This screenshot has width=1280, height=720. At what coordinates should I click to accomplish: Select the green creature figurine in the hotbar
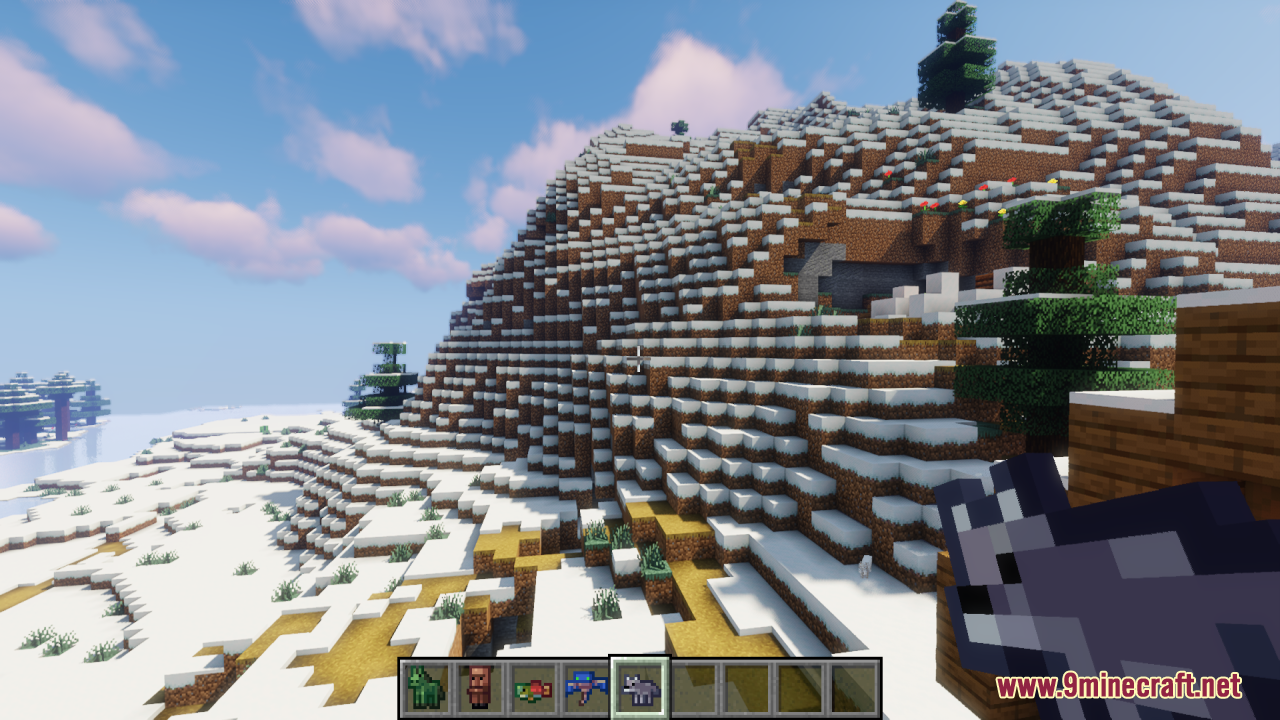[x=424, y=686]
